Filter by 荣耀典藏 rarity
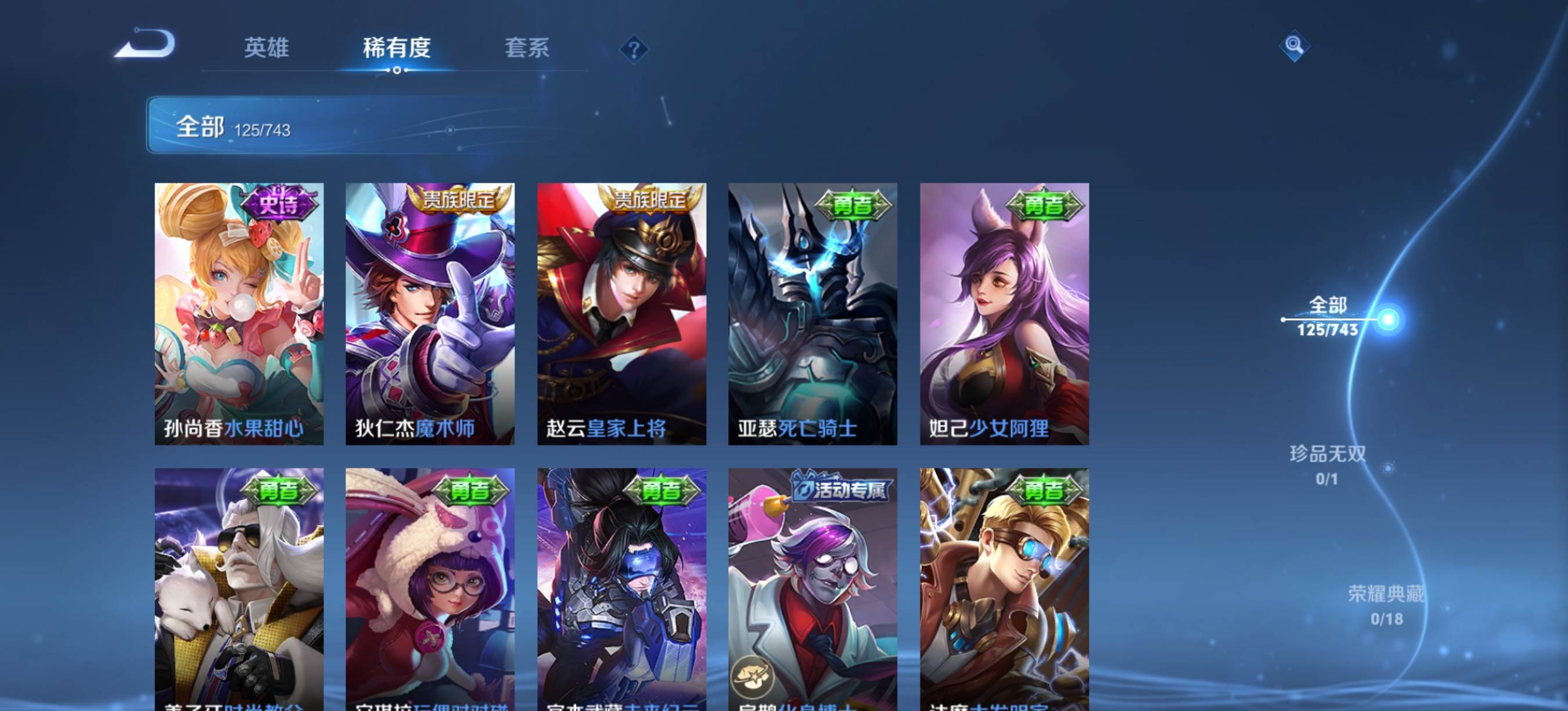1568x711 pixels. (x=1386, y=605)
